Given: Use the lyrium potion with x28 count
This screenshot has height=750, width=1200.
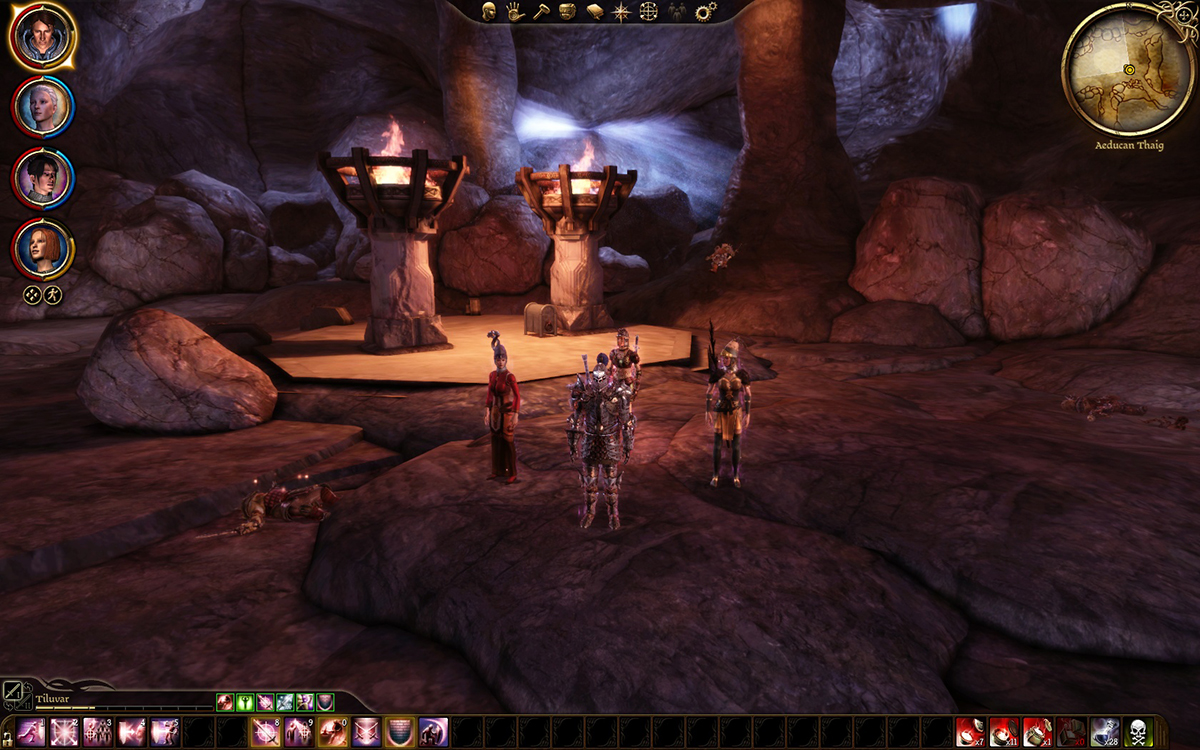Looking at the screenshot, I should point(1105,732).
